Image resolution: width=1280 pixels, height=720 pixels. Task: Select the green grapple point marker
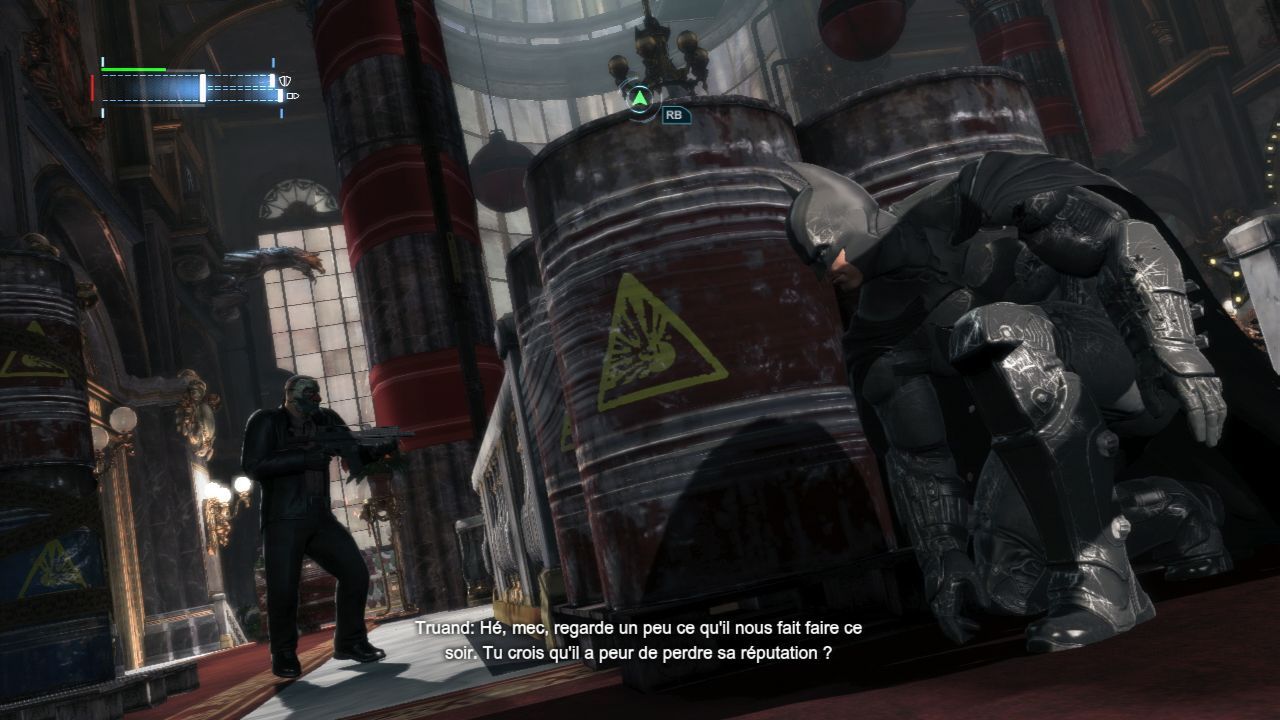tap(638, 98)
